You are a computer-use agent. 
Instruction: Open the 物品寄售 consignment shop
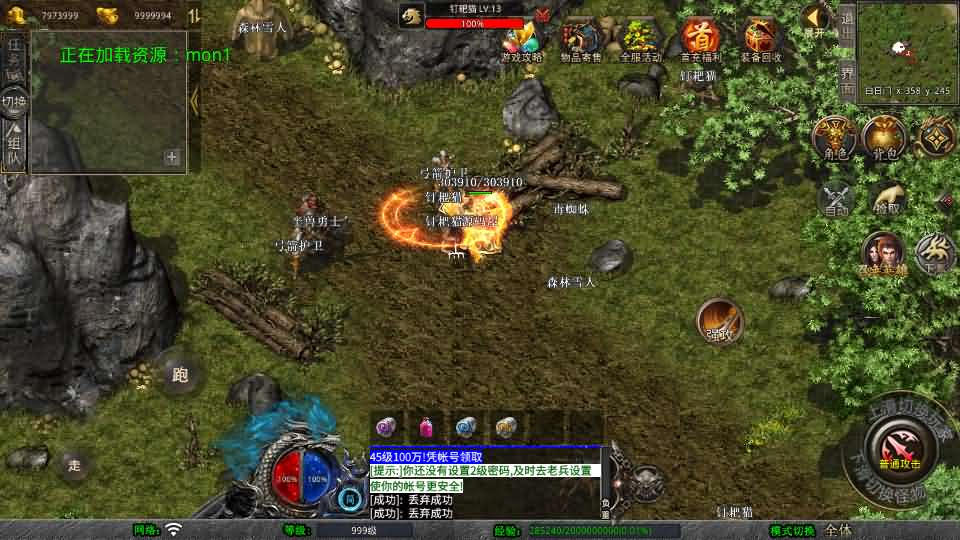[580, 42]
